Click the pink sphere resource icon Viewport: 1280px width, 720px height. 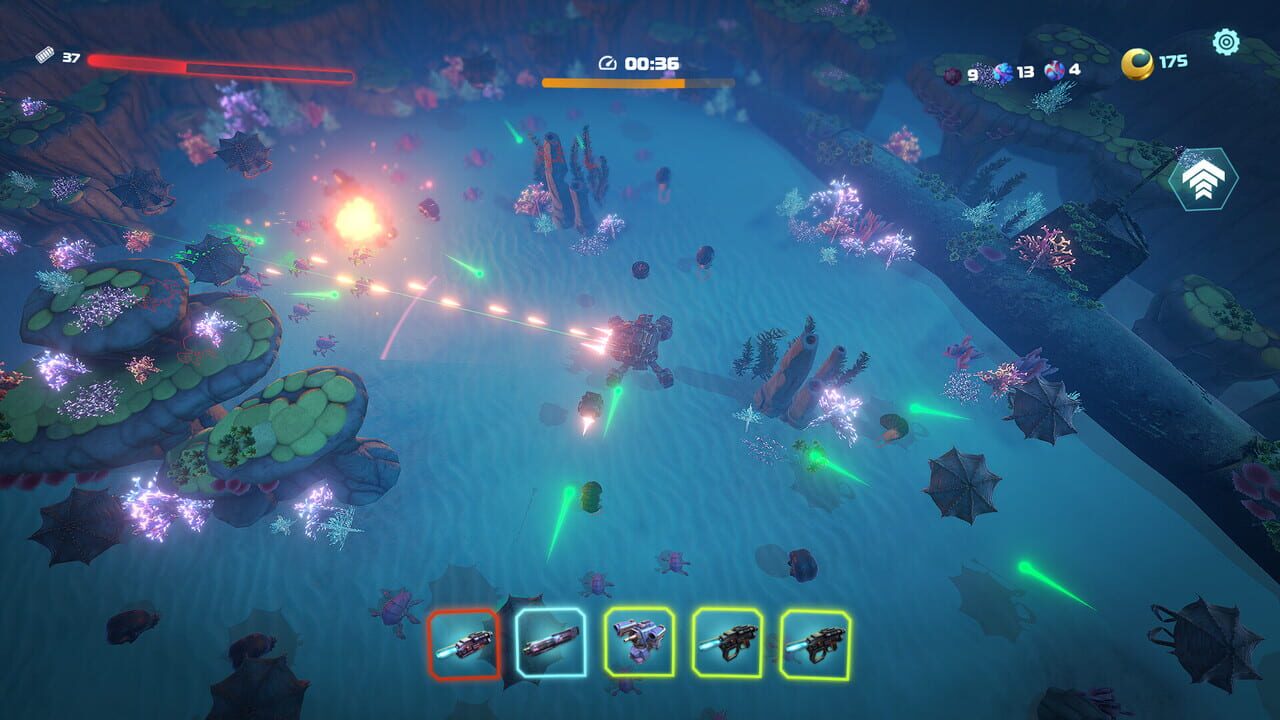[1054, 72]
